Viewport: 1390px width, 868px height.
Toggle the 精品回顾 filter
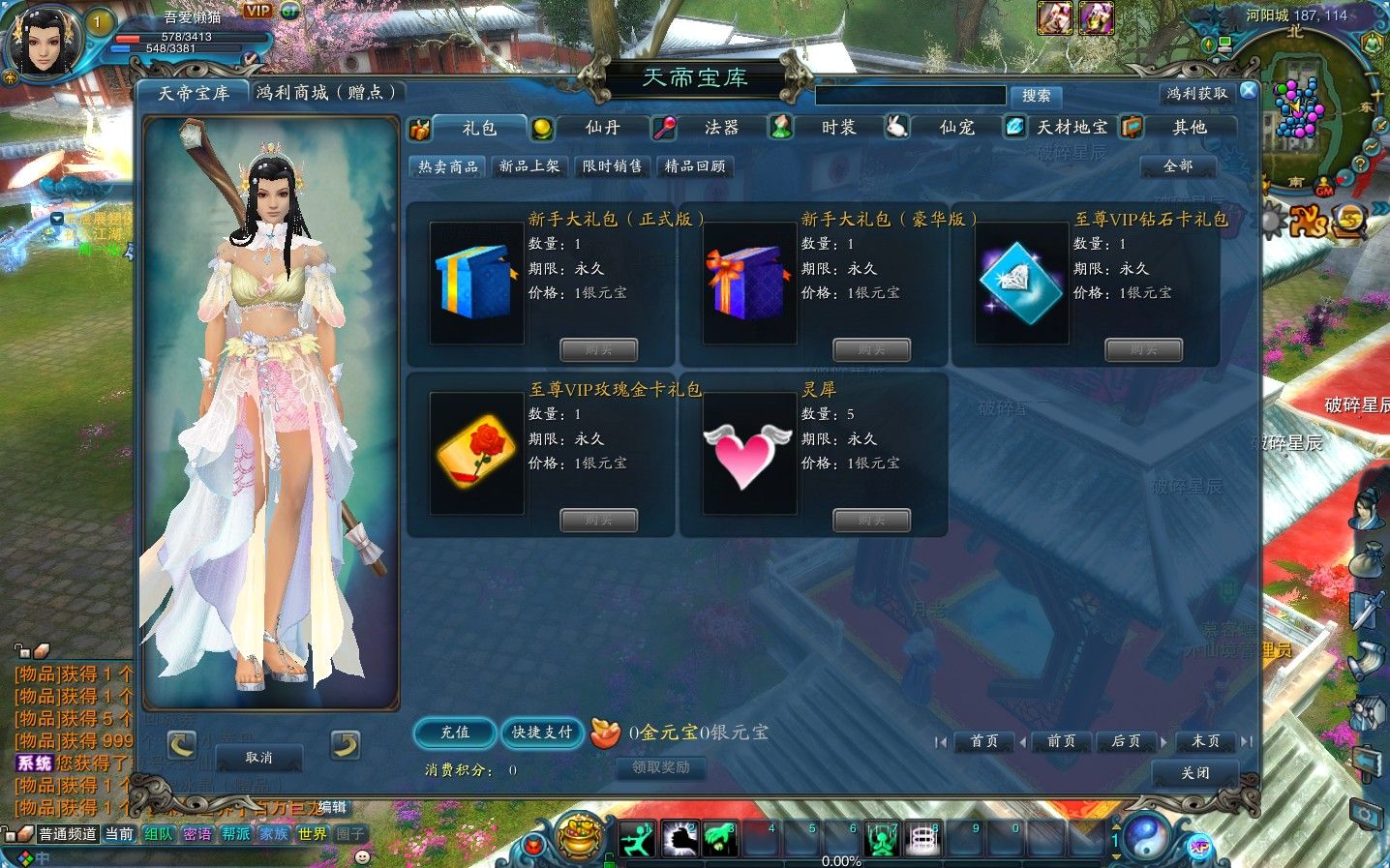click(x=696, y=165)
